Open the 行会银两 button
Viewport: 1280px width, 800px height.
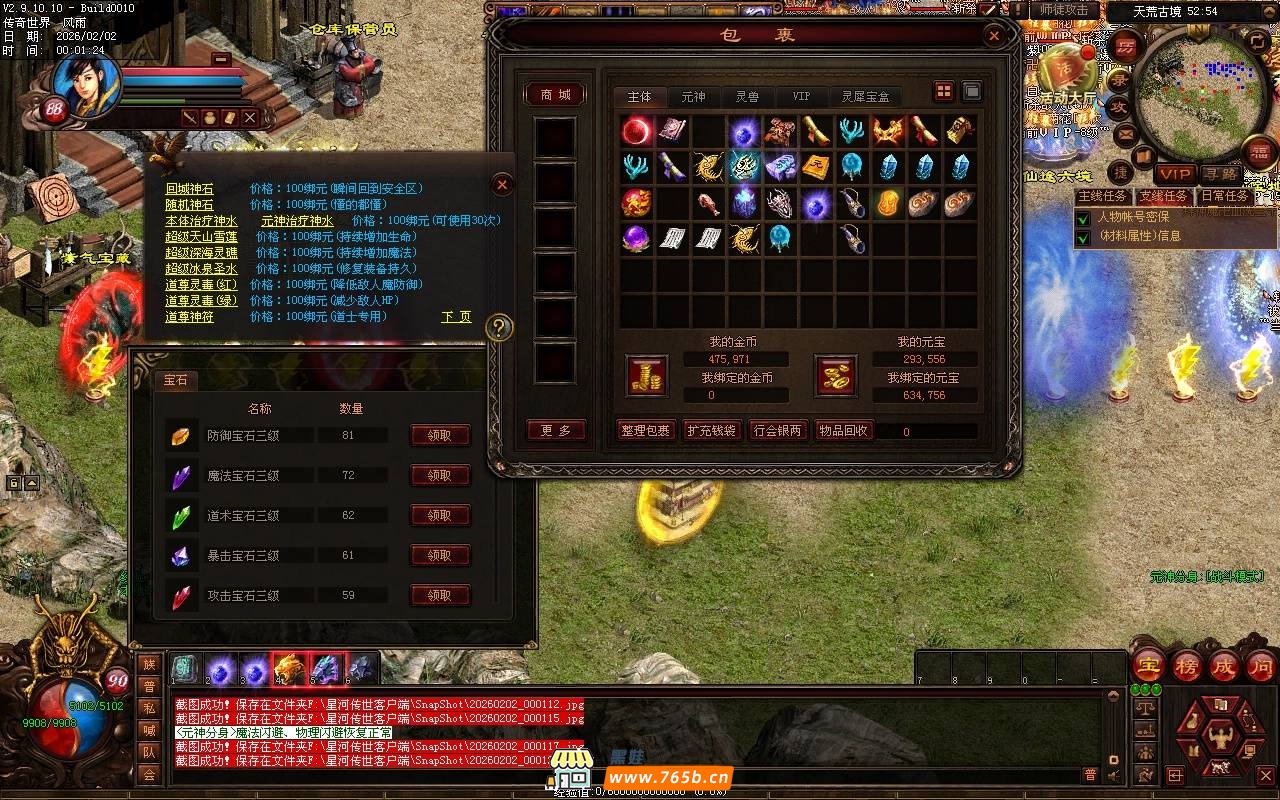click(777, 431)
